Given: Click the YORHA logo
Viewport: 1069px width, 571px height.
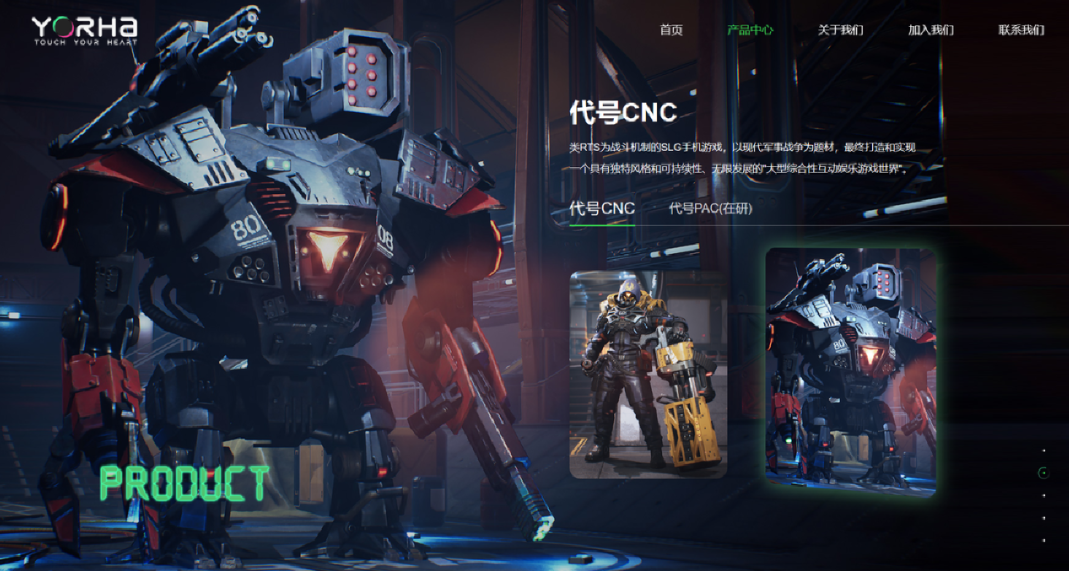Looking at the screenshot, I should click(x=84, y=31).
